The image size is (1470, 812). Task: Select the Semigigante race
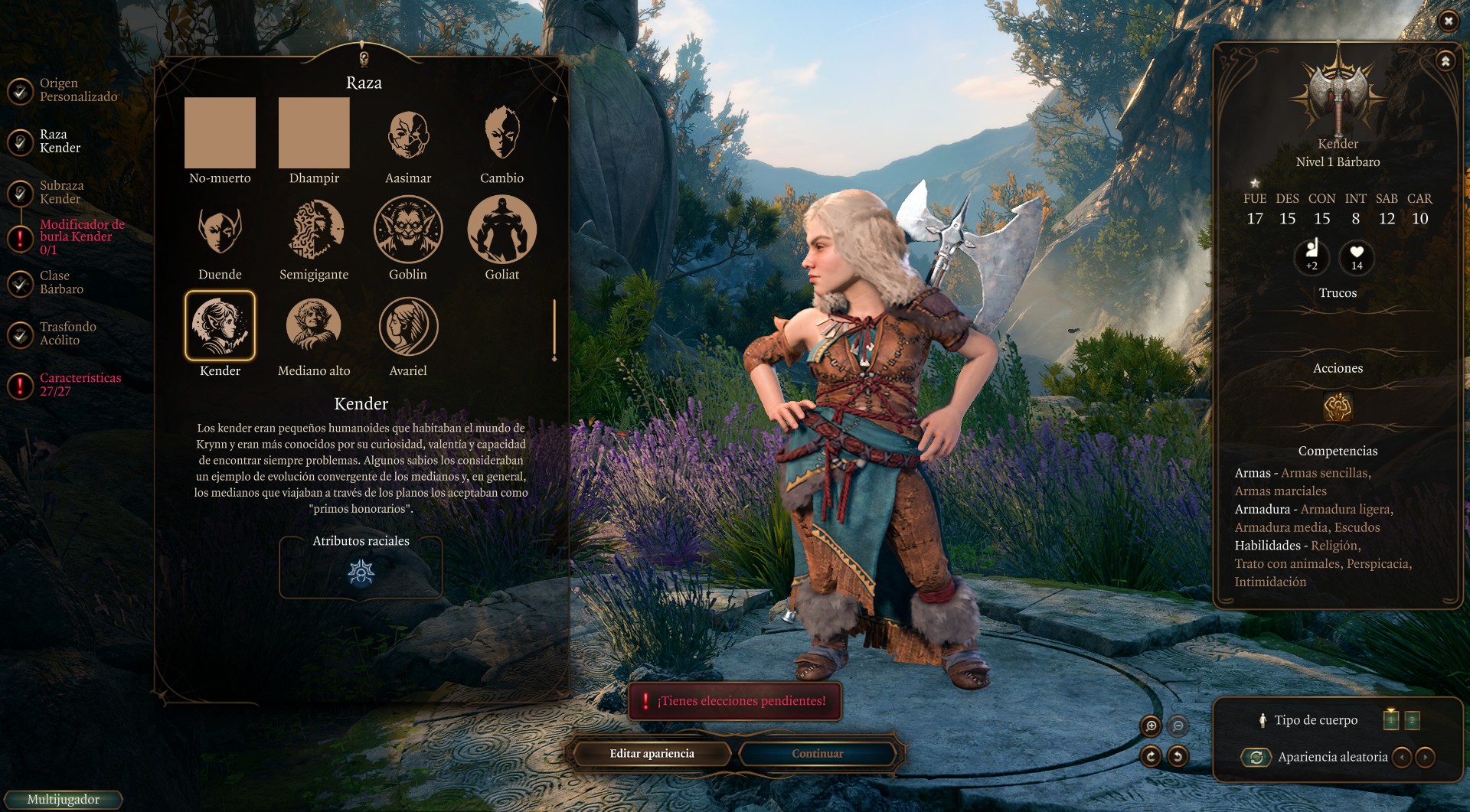(314, 230)
